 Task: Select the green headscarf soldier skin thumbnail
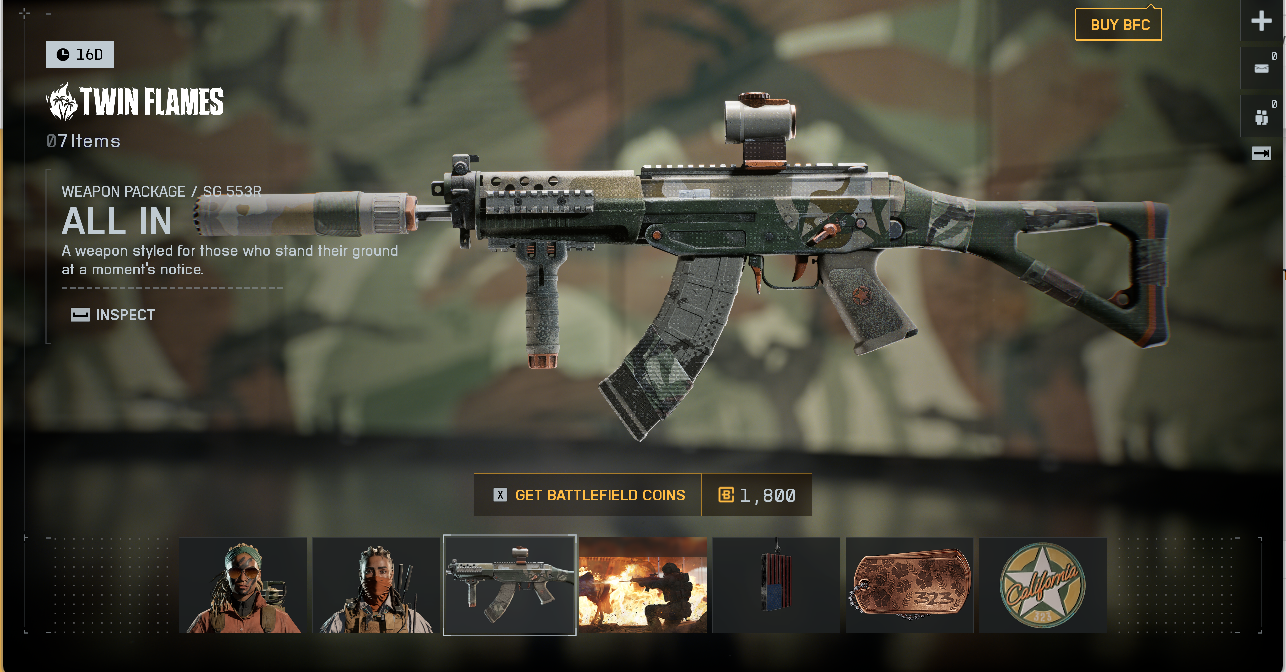tap(243, 585)
